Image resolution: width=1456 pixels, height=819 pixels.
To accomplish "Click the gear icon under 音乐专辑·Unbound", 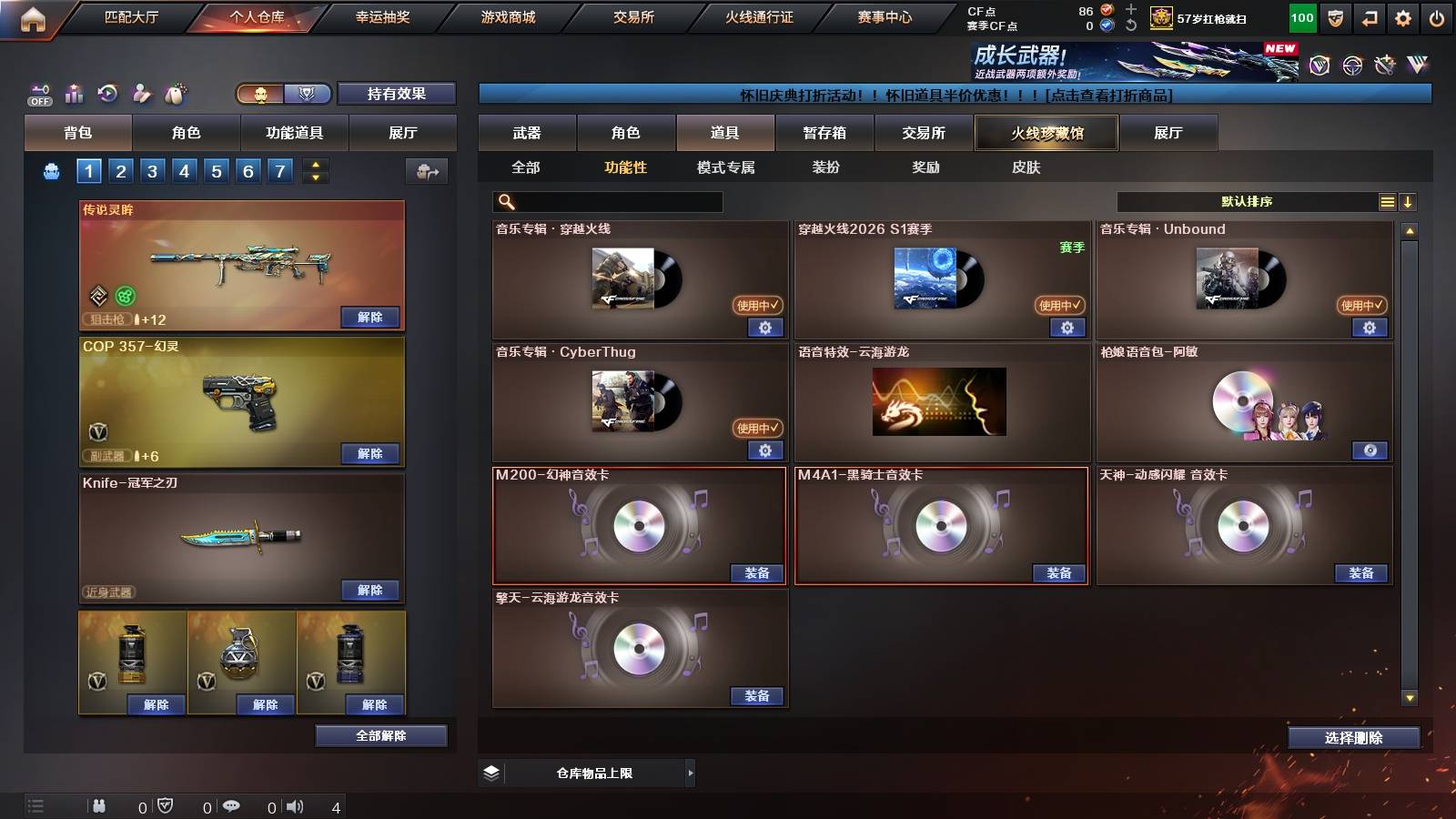I will point(1370,328).
